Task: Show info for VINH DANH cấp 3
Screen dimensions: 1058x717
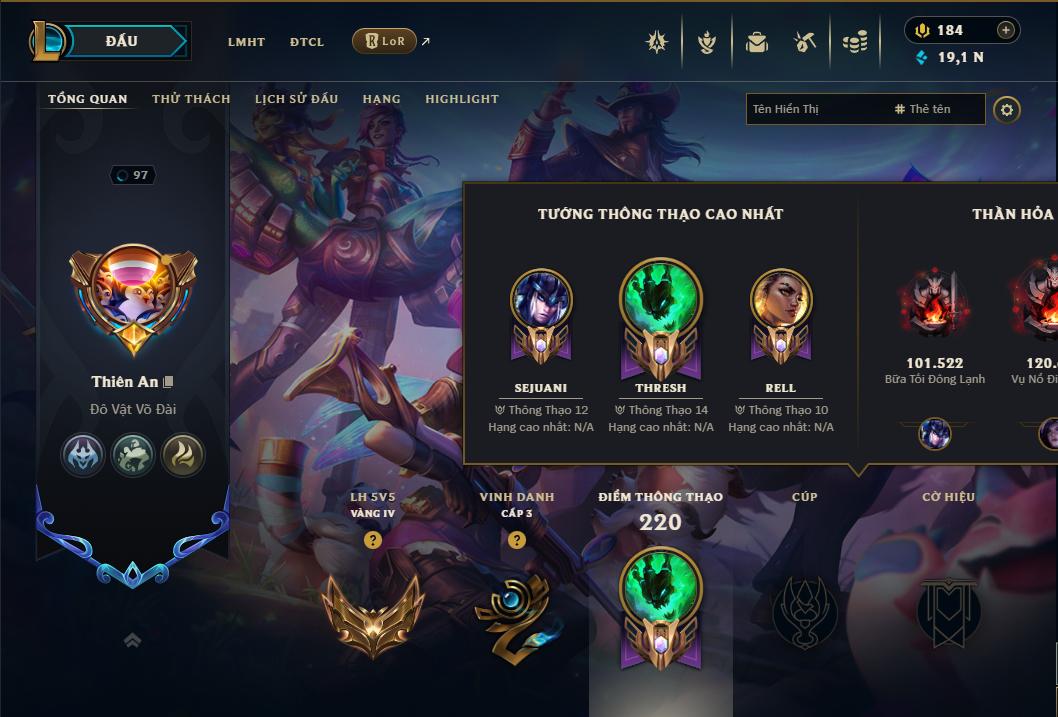Action: point(517,540)
